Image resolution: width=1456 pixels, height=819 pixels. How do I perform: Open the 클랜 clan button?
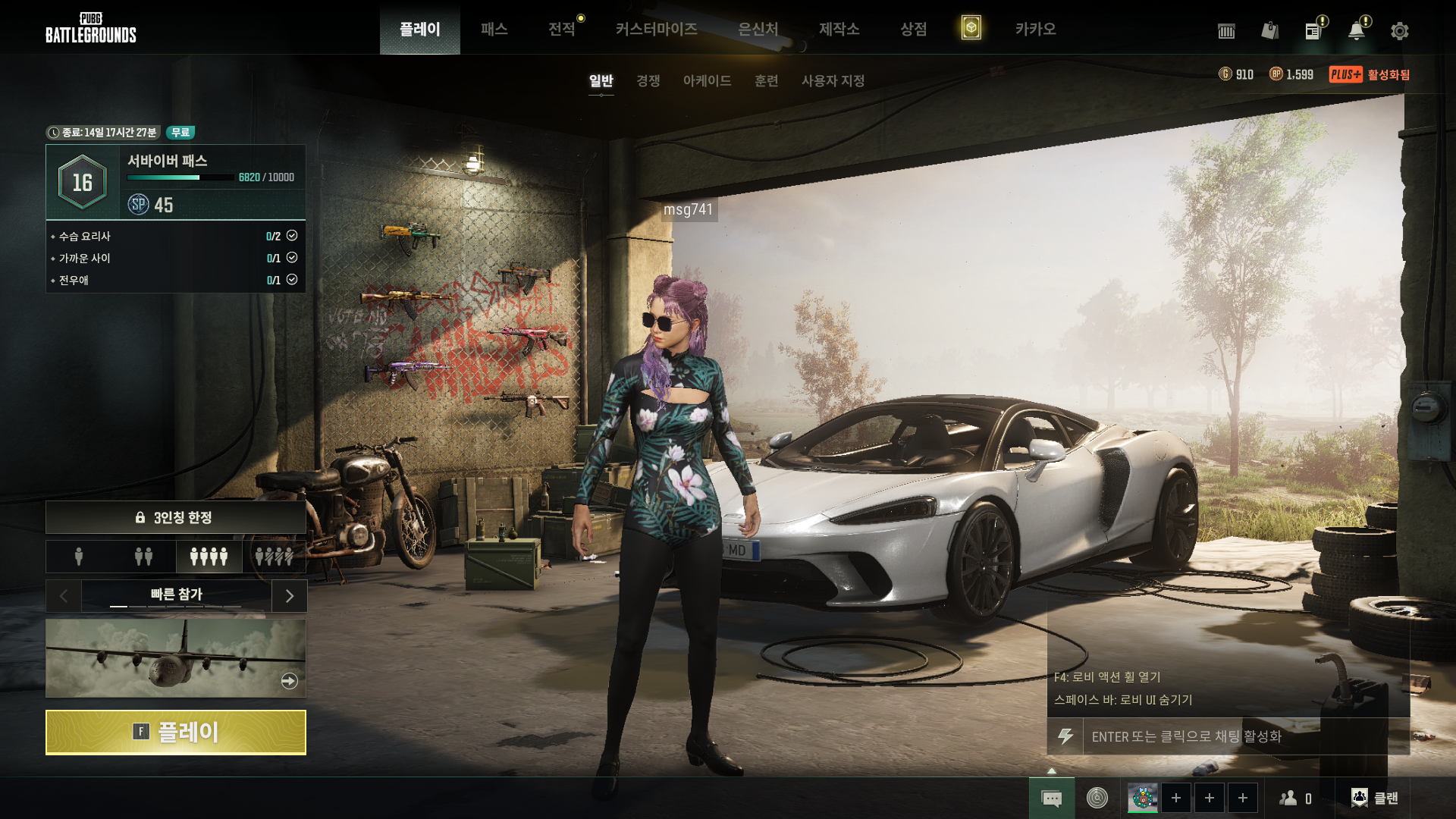click(x=1374, y=798)
